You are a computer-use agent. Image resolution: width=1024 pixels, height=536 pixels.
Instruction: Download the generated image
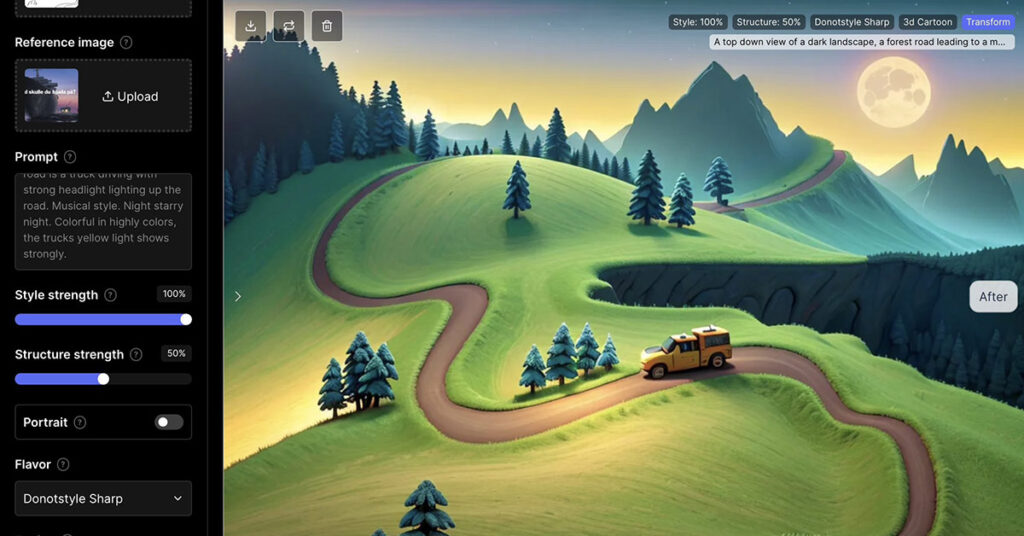click(x=251, y=26)
